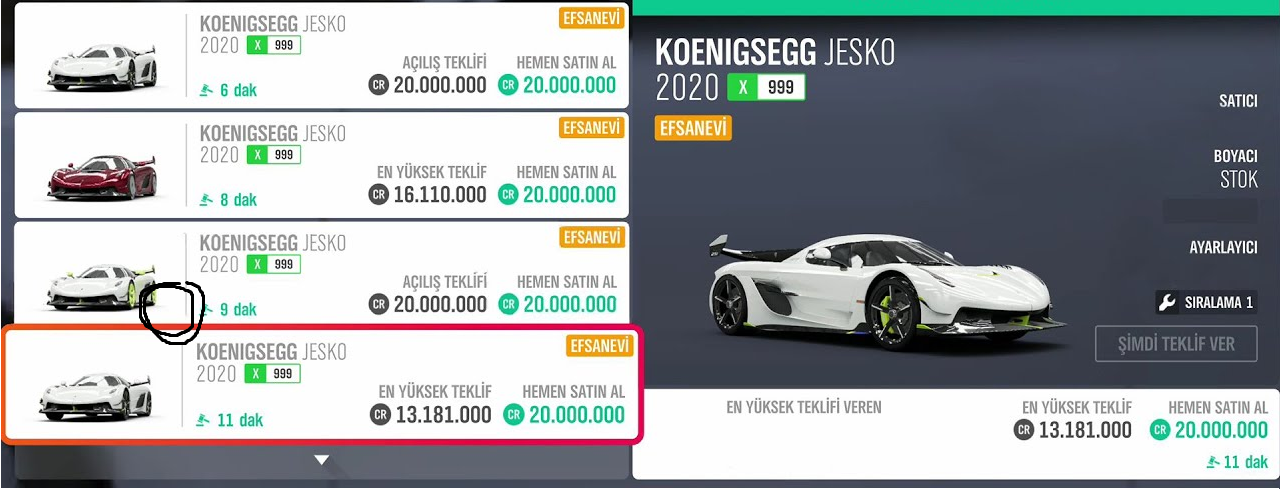Viewport: 1280px width, 489px height.
Task: Open the Jesko listing with 9 dak left
Action: coord(320,274)
